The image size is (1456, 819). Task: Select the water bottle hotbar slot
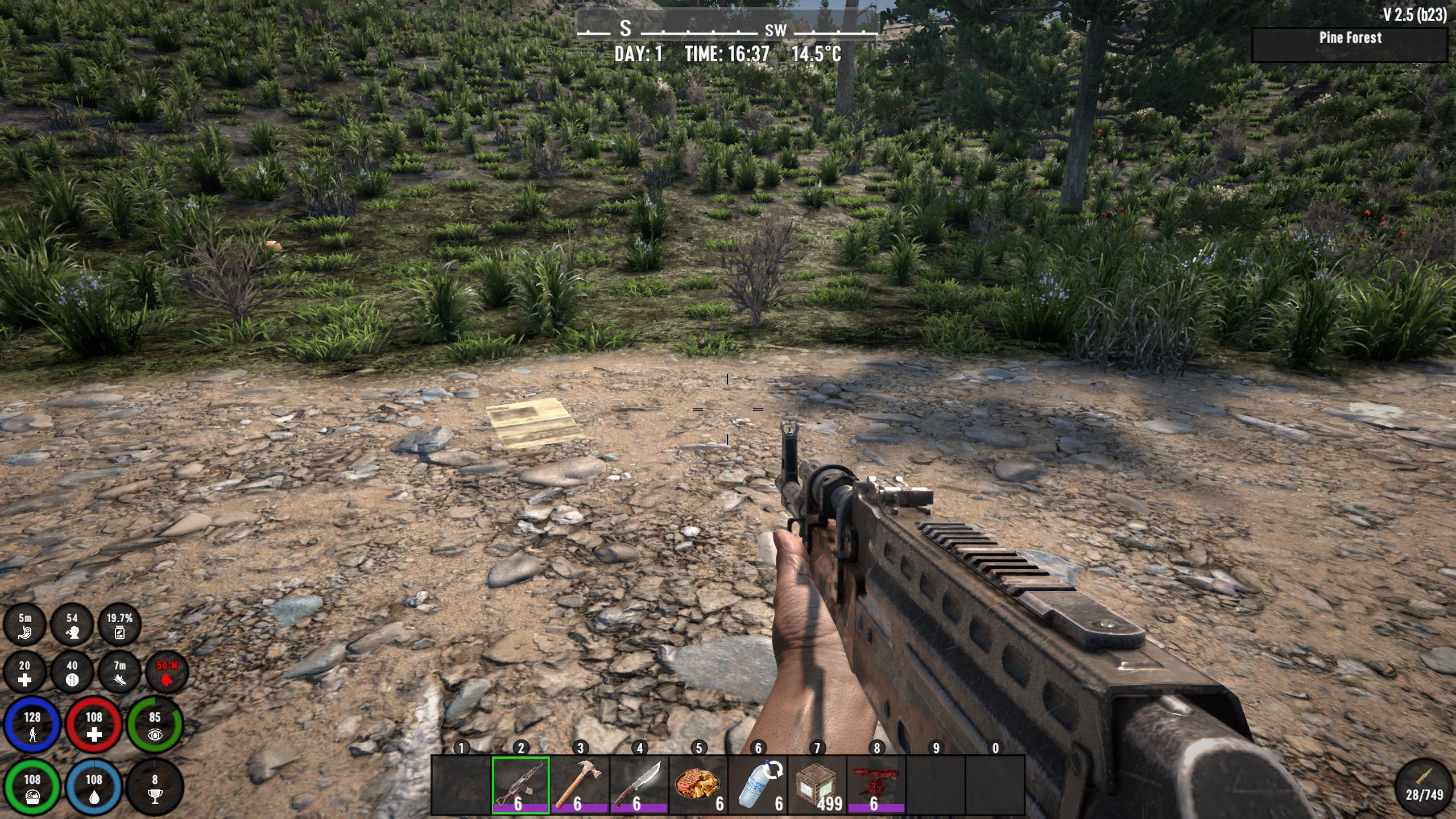point(758,785)
